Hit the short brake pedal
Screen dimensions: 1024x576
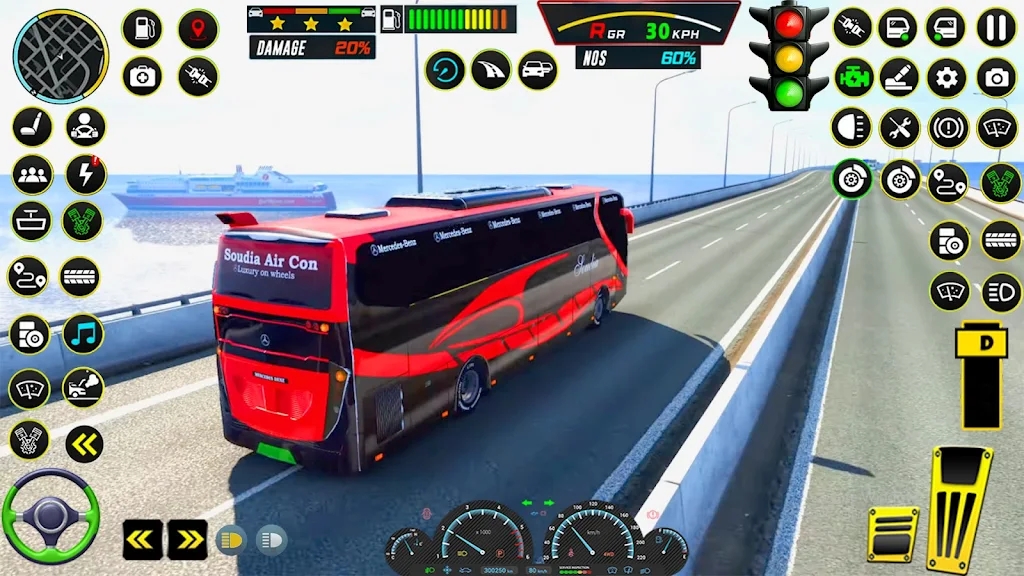[x=892, y=533]
